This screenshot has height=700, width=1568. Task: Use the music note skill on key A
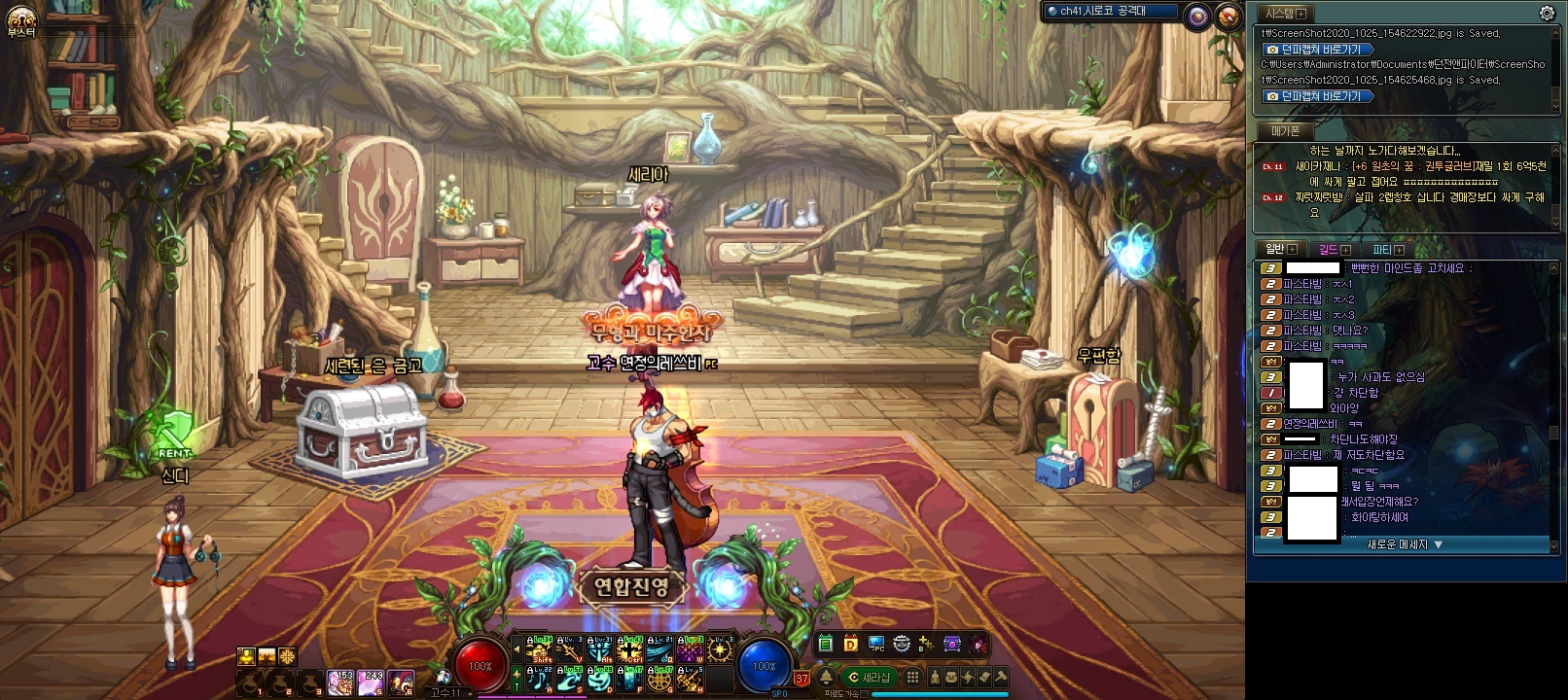pyautogui.click(x=540, y=678)
